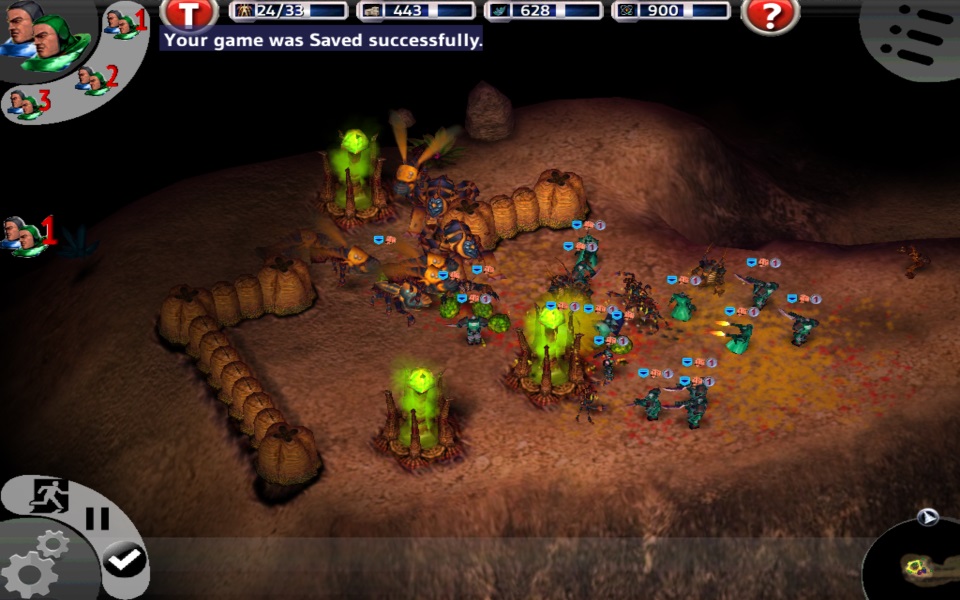Open the red T button
The image size is (960, 600).
click(187, 14)
